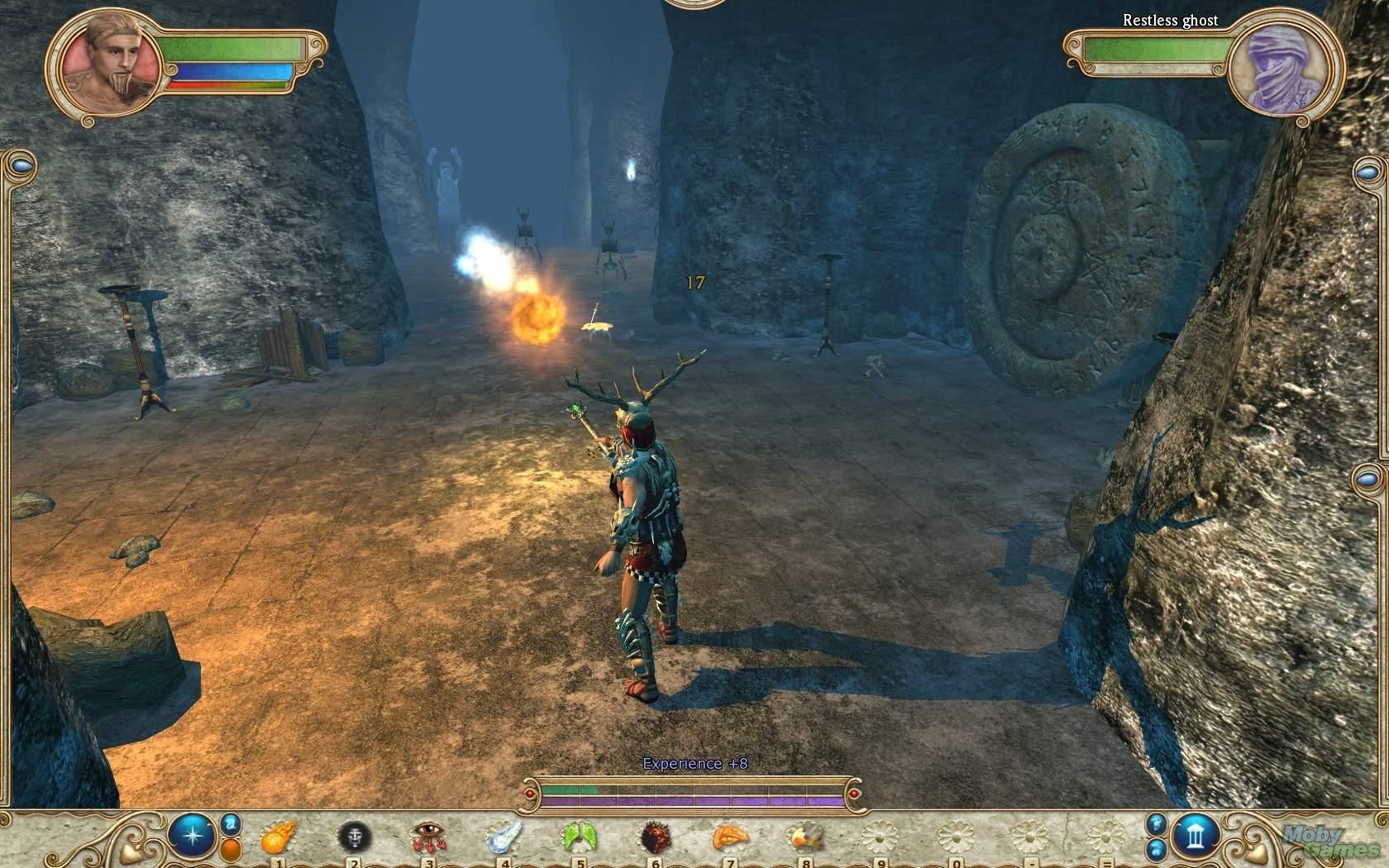This screenshot has height=868, width=1389.
Task: Select the orange leaf skill in slot 7
Action: pyautogui.click(x=729, y=837)
